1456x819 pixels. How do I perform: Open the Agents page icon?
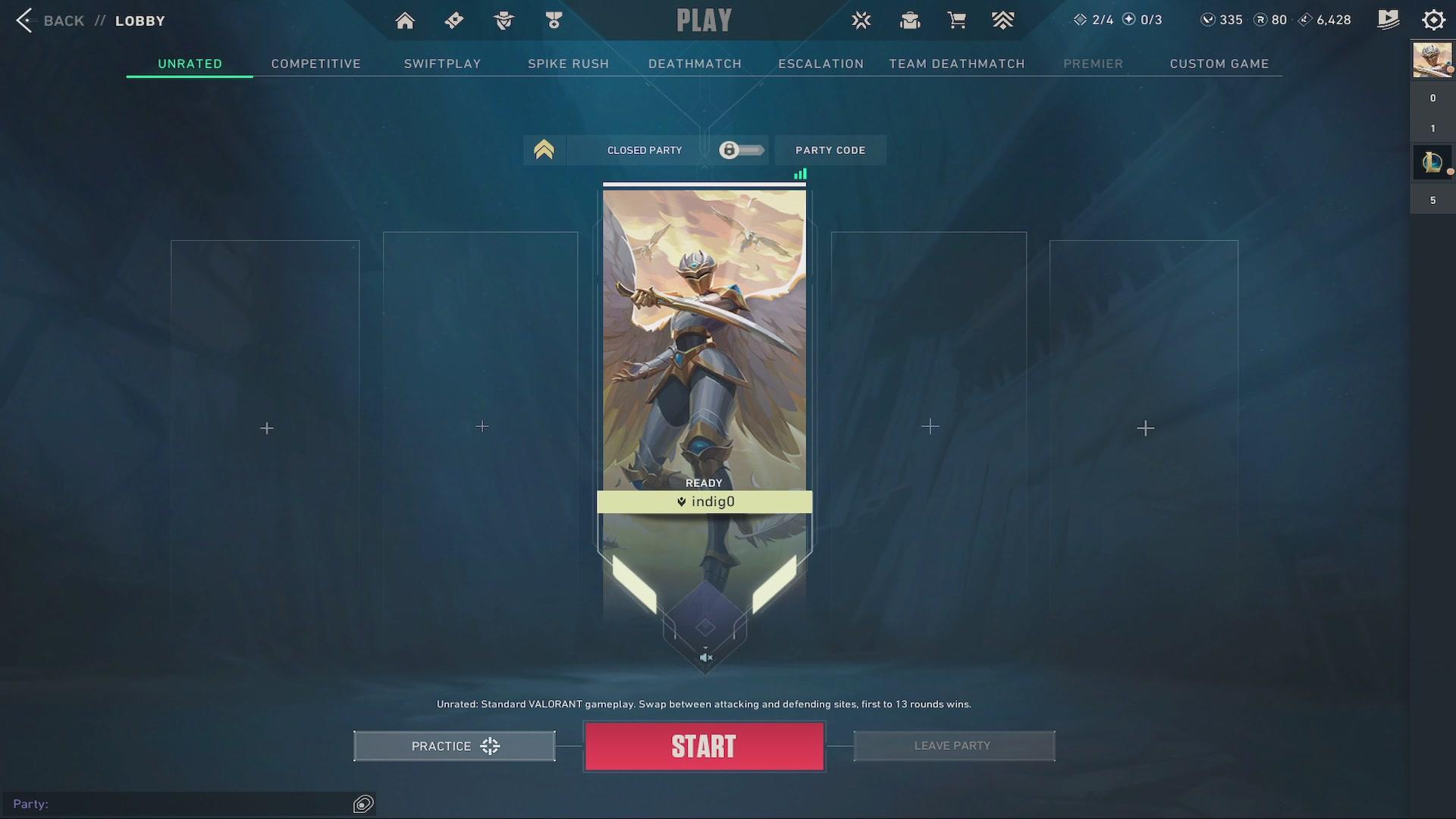(x=503, y=20)
